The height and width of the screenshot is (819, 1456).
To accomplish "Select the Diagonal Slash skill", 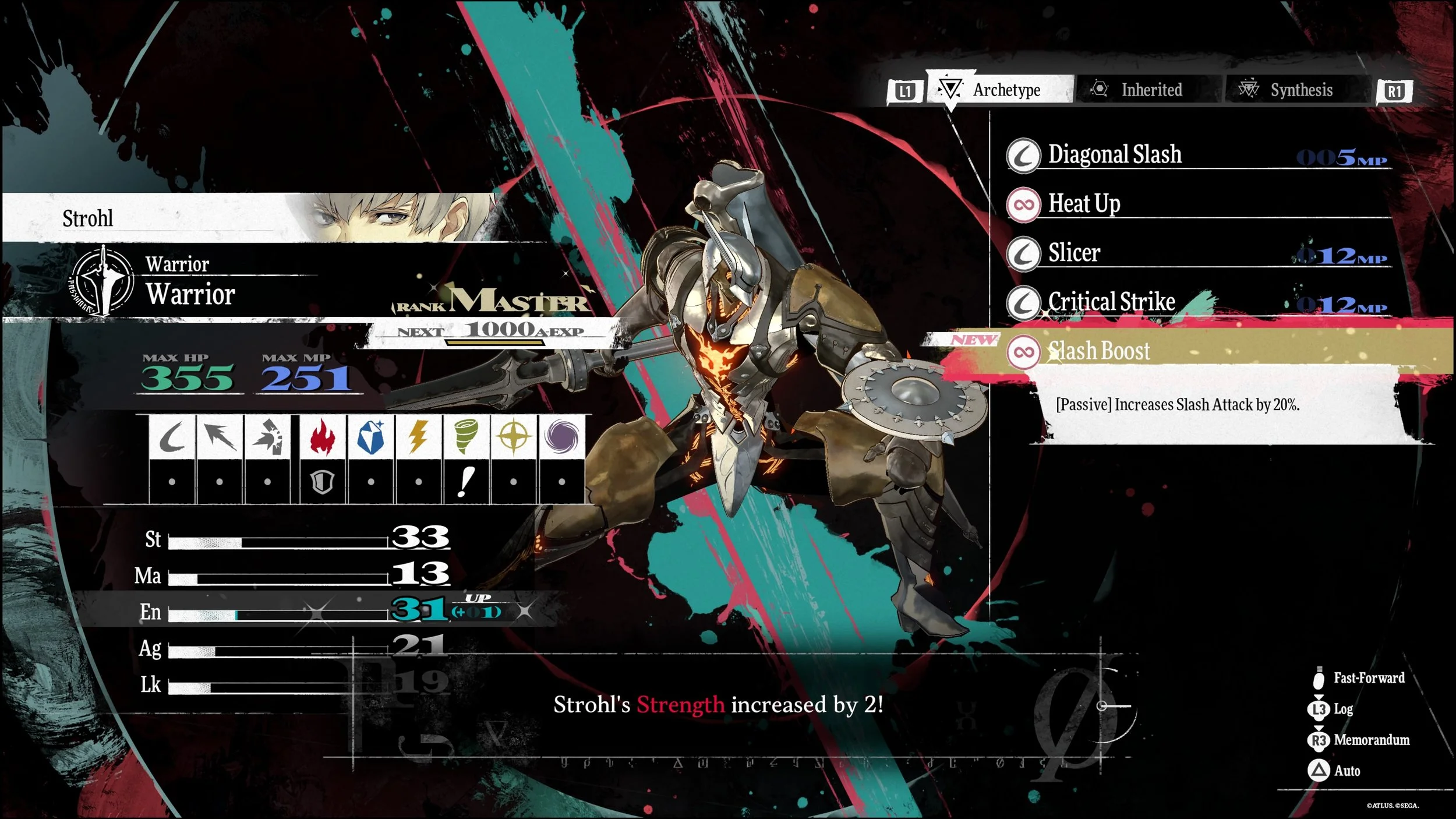I will [x=1115, y=155].
